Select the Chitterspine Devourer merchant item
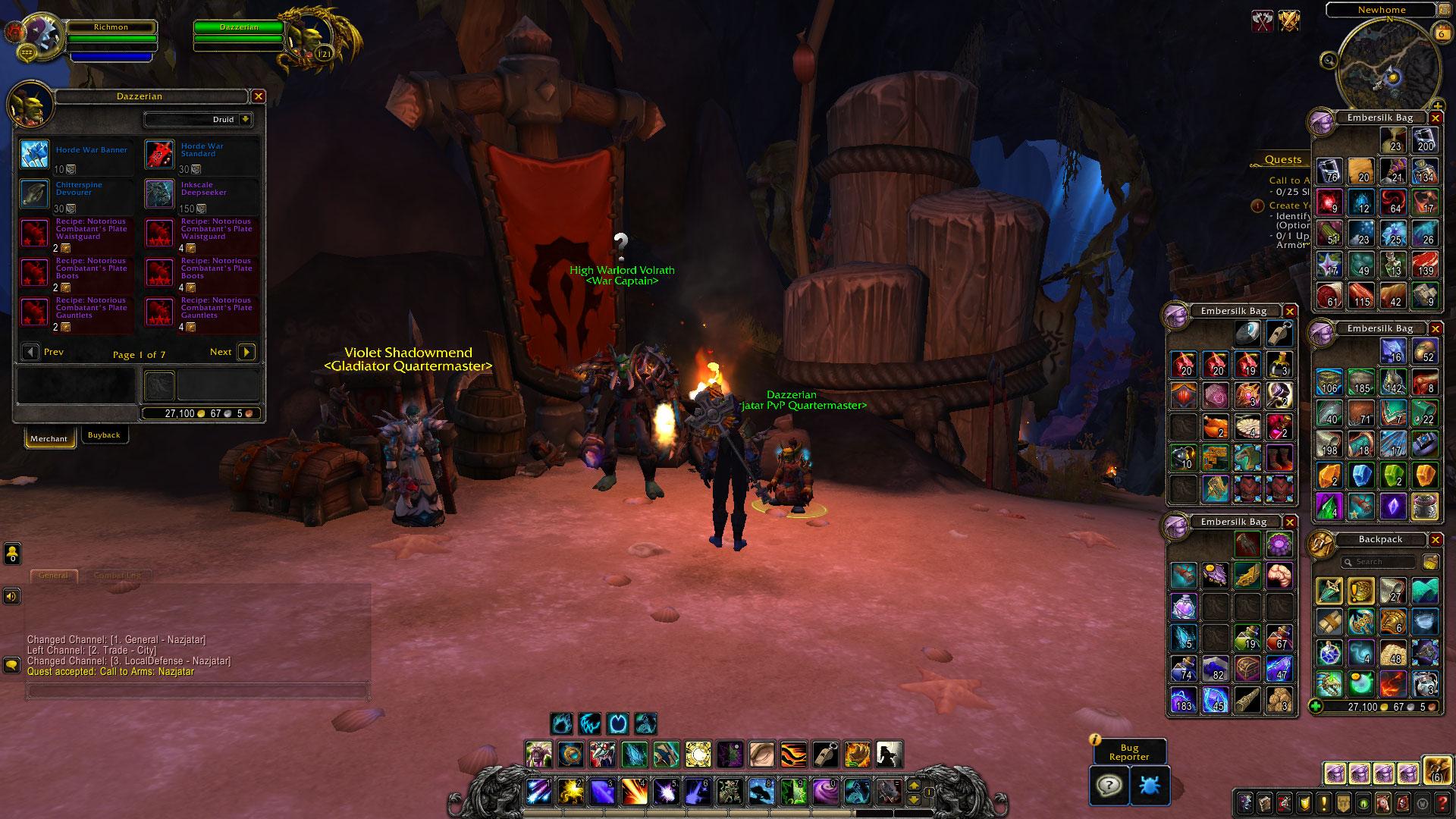This screenshot has height=819, width=1456. pyautogui.click(x=34, y=193)
